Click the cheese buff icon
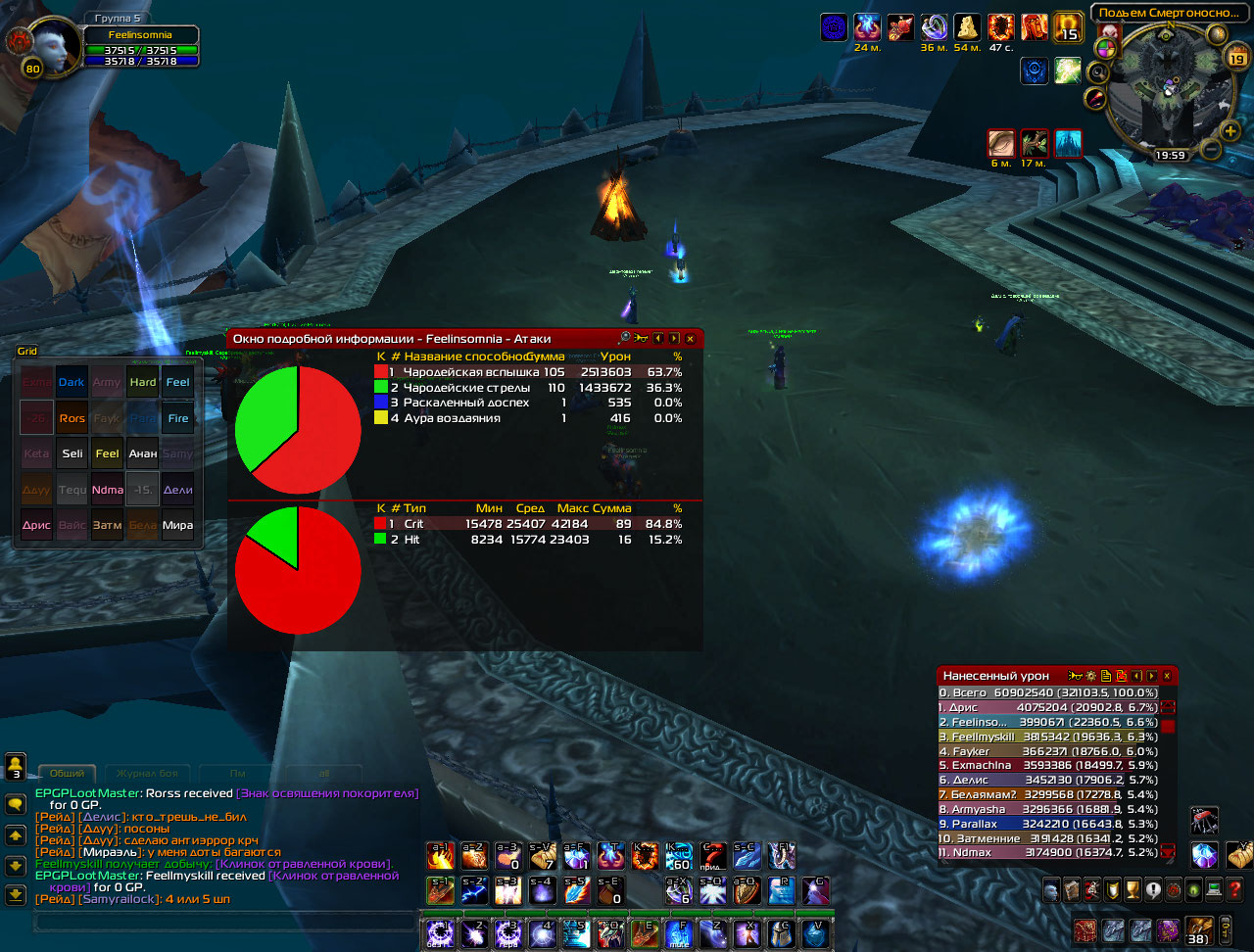This screenshot has height=952, width=1254. coord(967,27)
